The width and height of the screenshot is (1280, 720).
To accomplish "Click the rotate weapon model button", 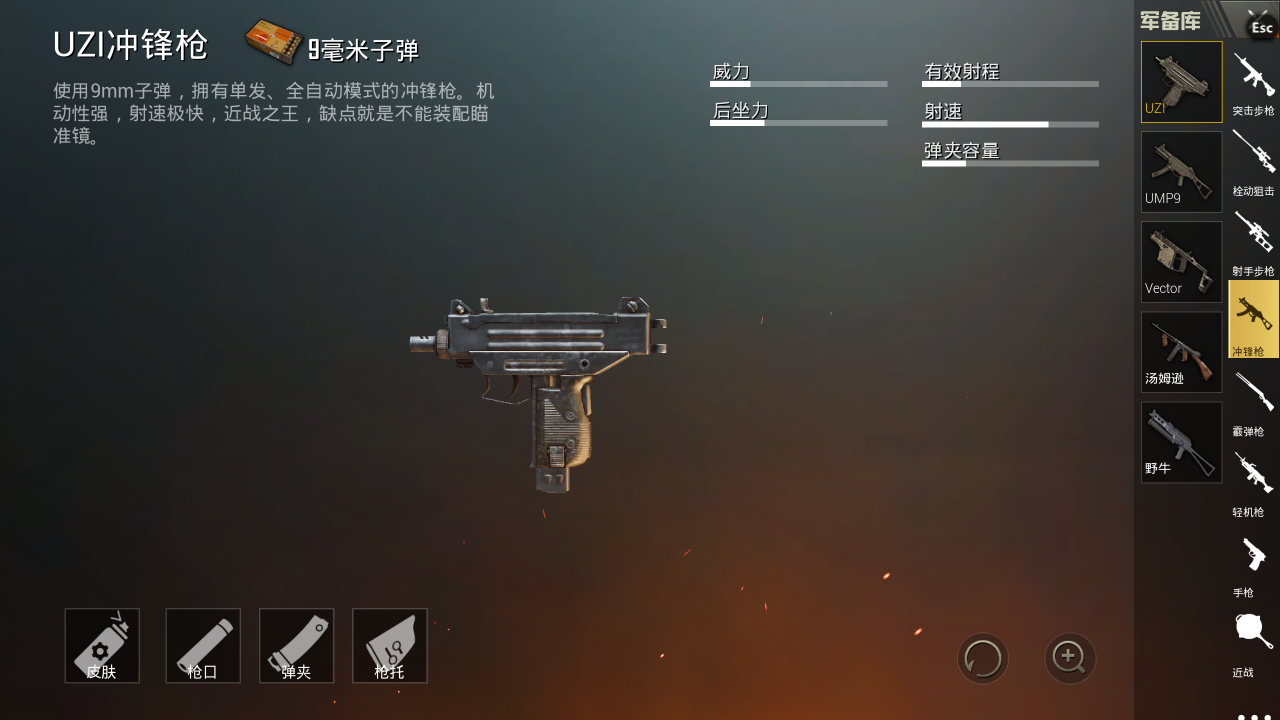I will [983, 658].
